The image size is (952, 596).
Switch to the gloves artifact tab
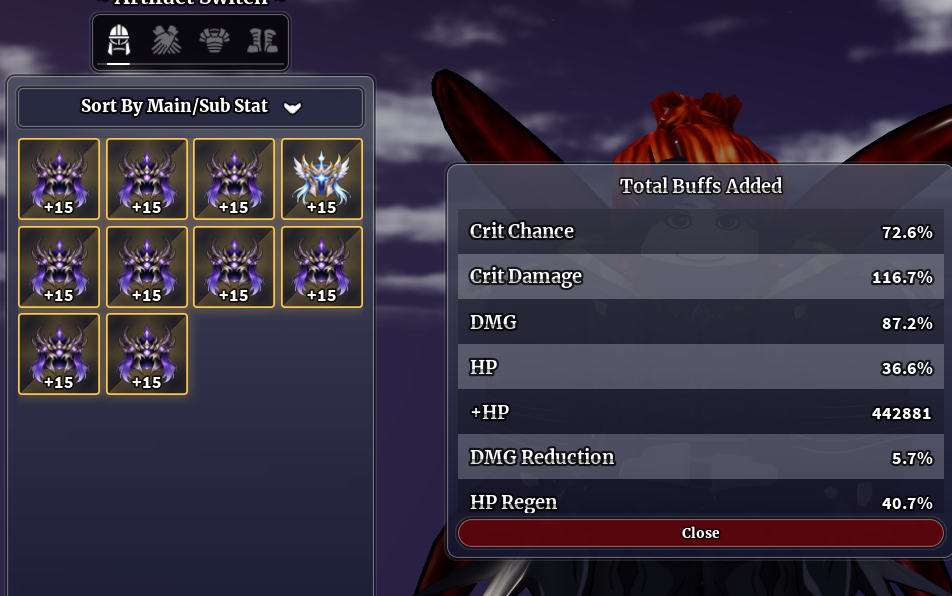[166, 41]
